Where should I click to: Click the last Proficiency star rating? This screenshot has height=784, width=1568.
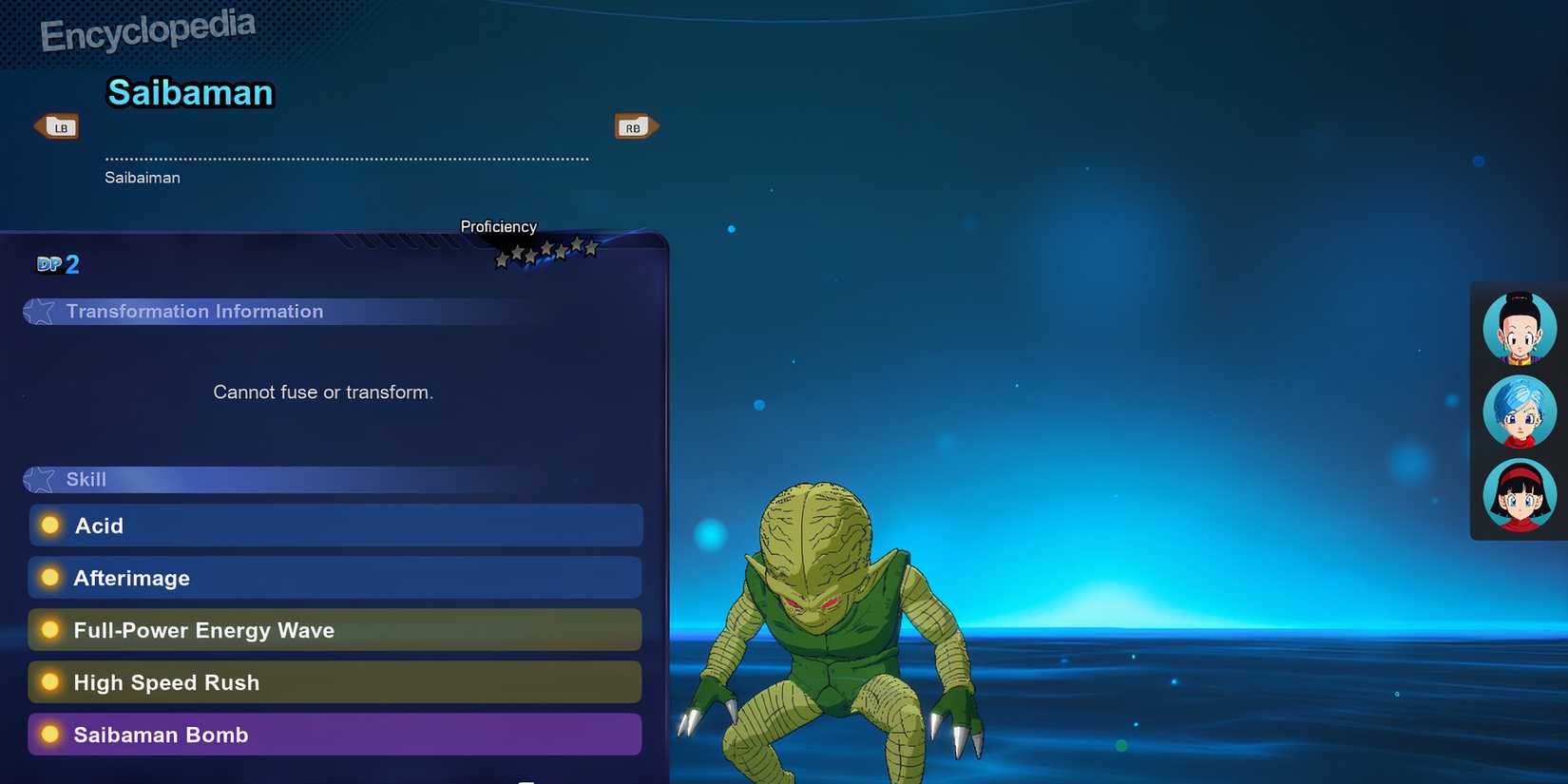[x=590, y=246]
